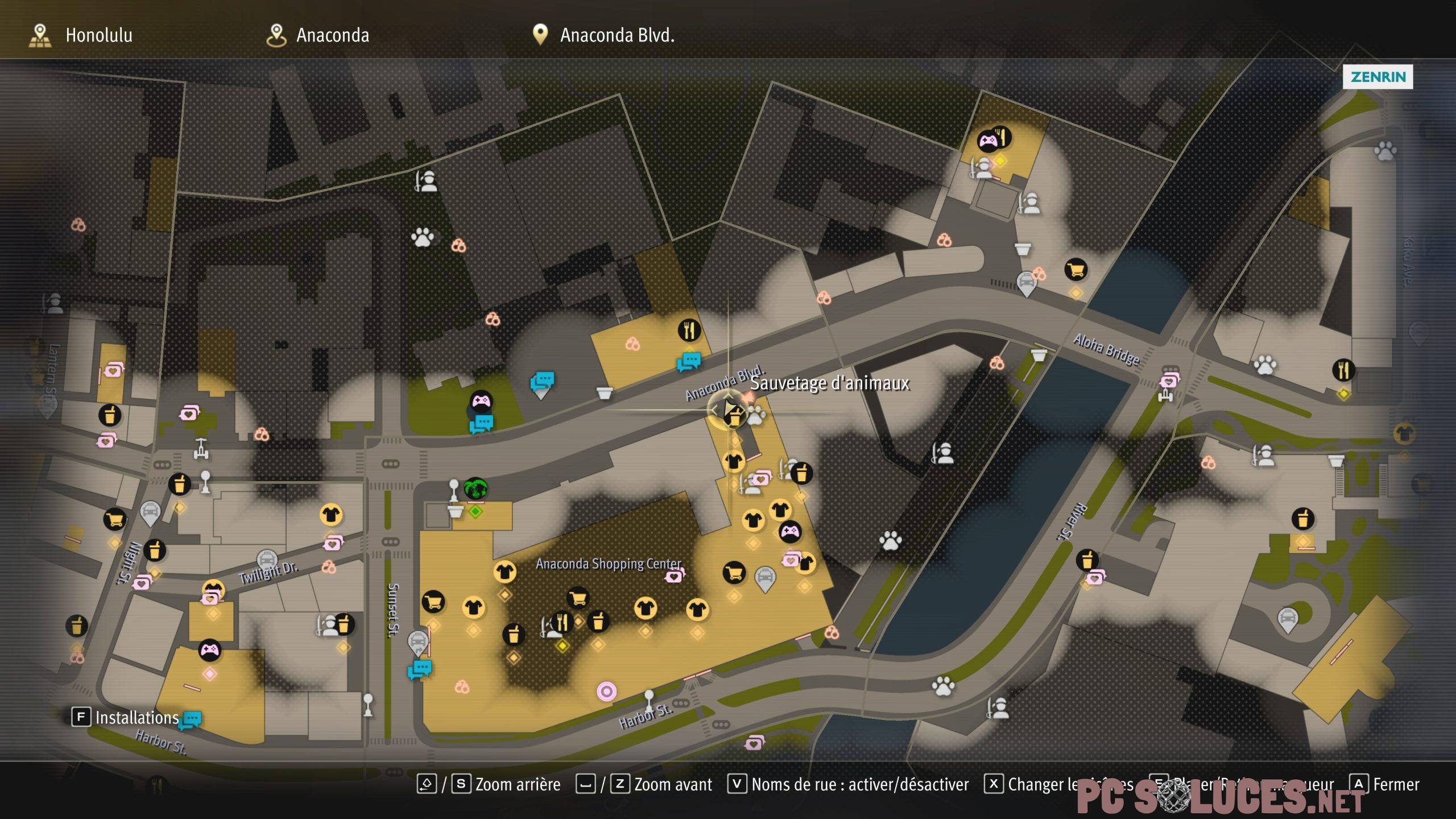
Task: Click the taxi marker inside Anaconda Shopping Center
Action: point(765,578)
